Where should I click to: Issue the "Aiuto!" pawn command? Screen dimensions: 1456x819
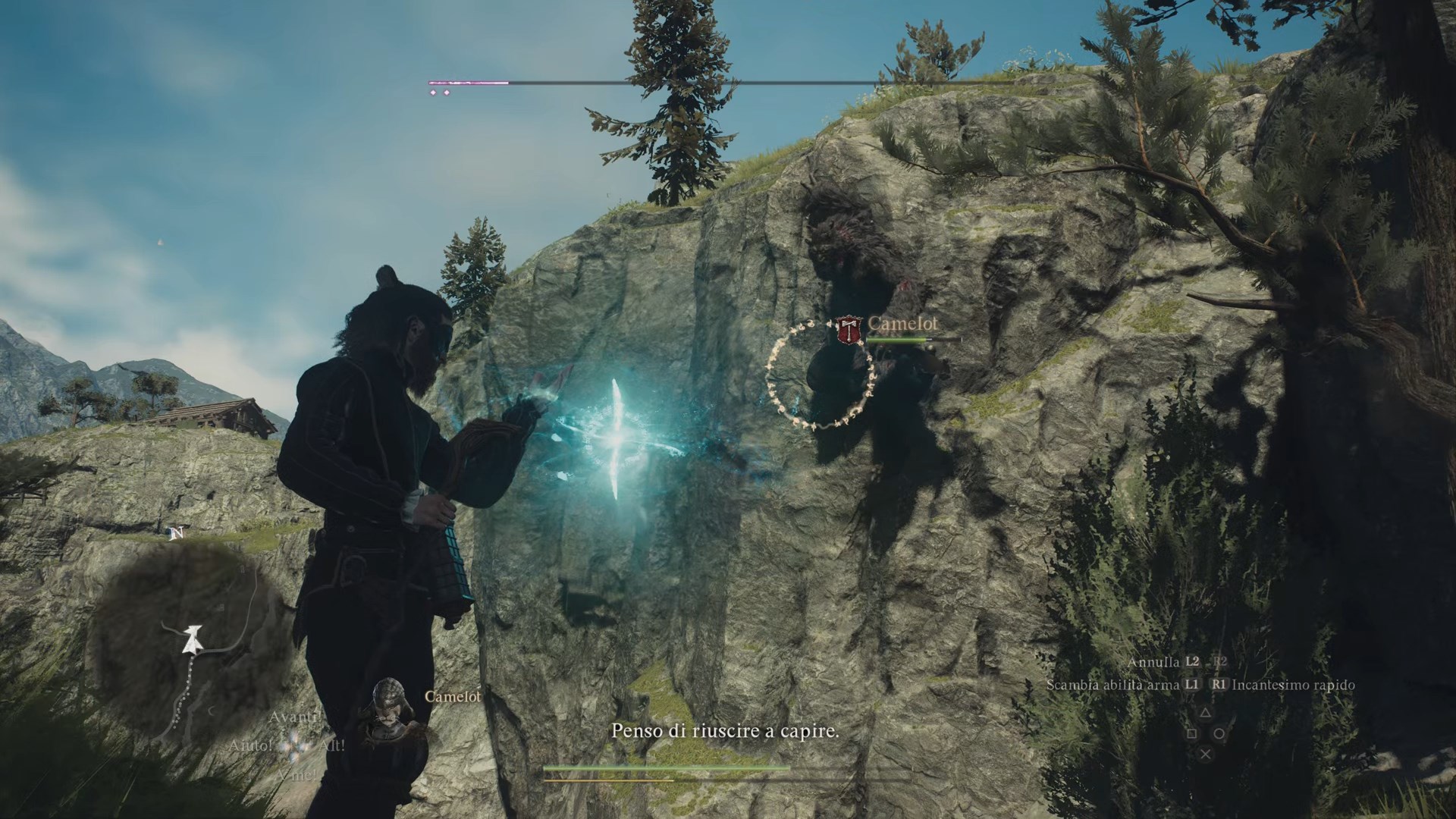250,746
